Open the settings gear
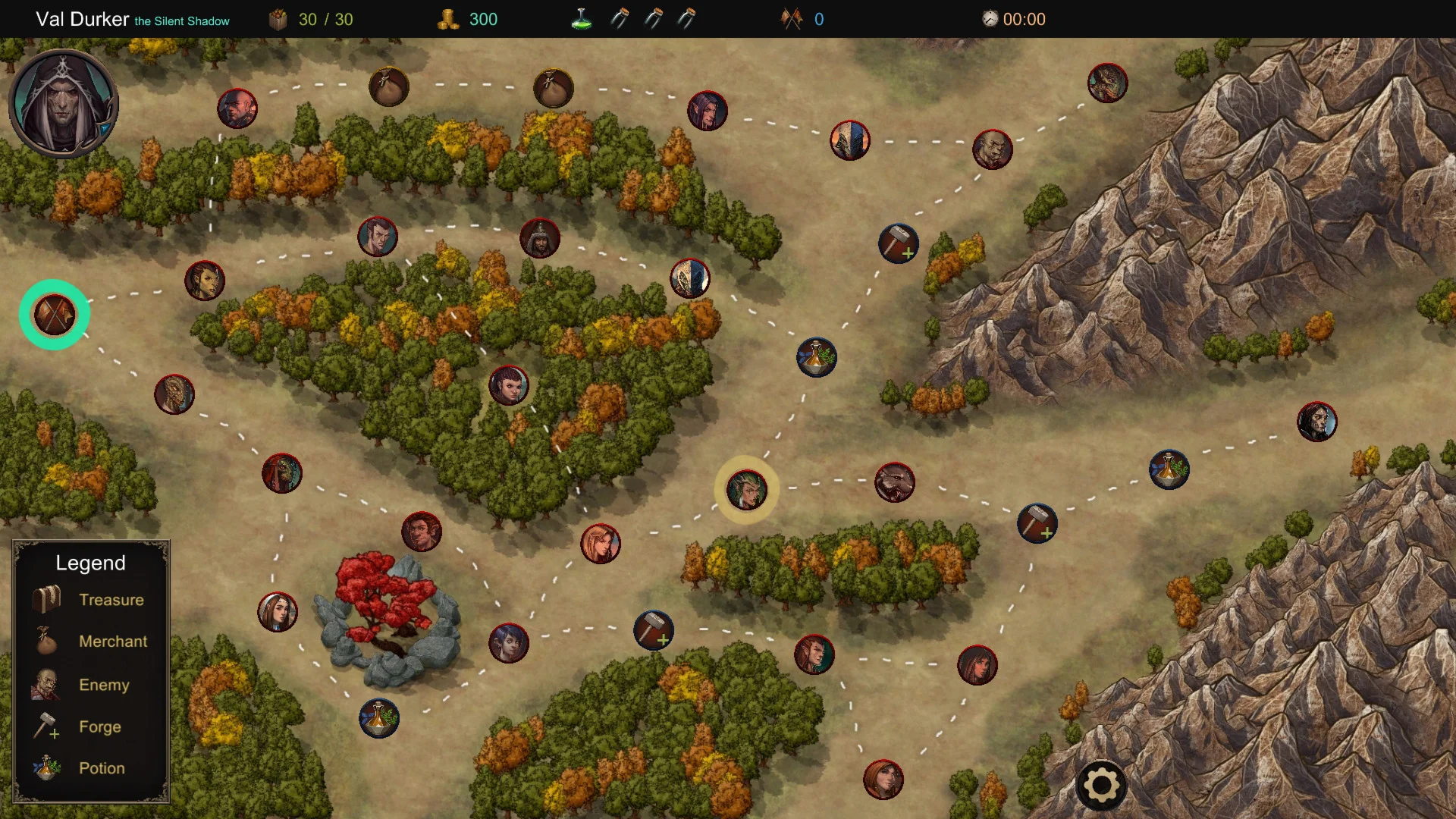1456x819 pixels. coord(1101,786)
